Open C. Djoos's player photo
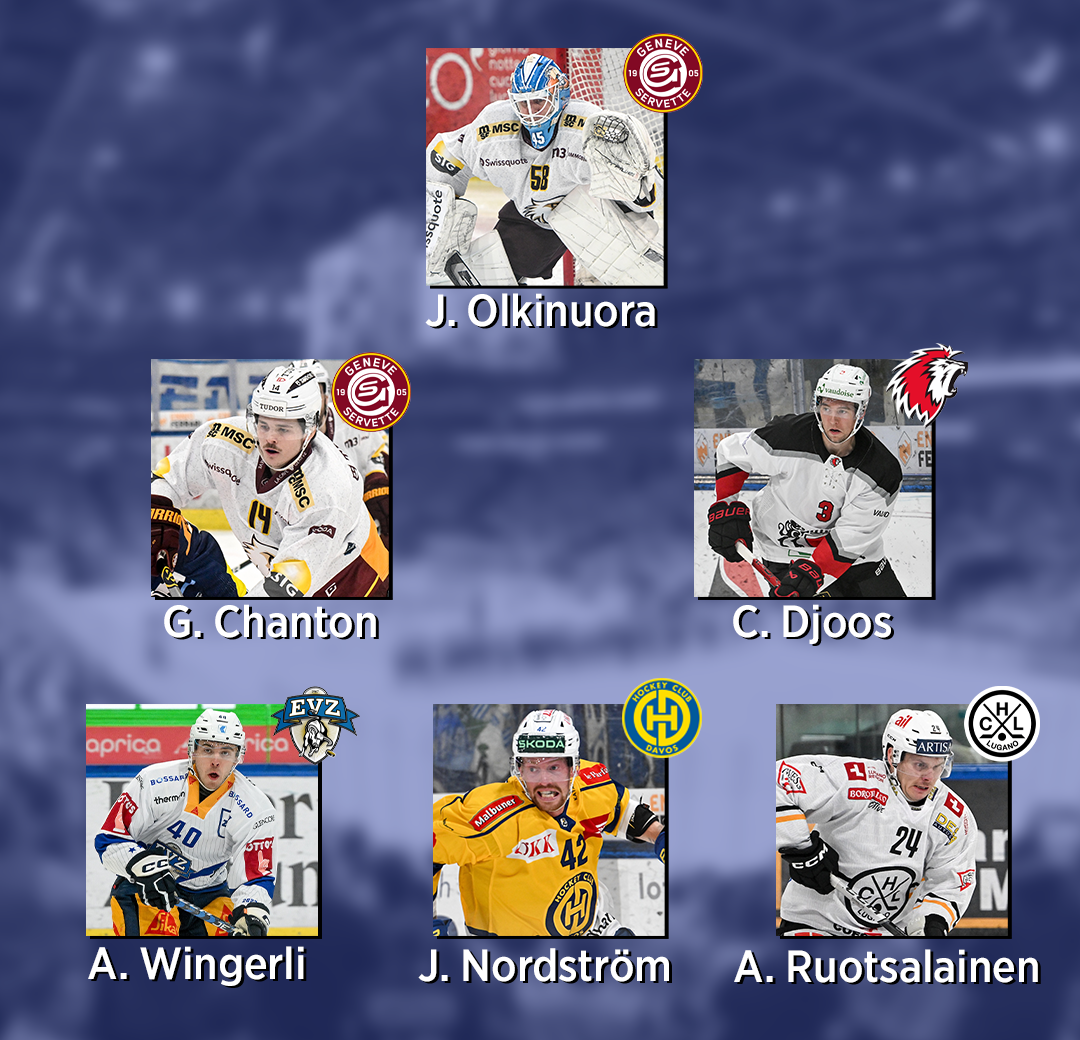This screenshot has width=1080, height=1040. pyautogui.click(x=813, y=478)
